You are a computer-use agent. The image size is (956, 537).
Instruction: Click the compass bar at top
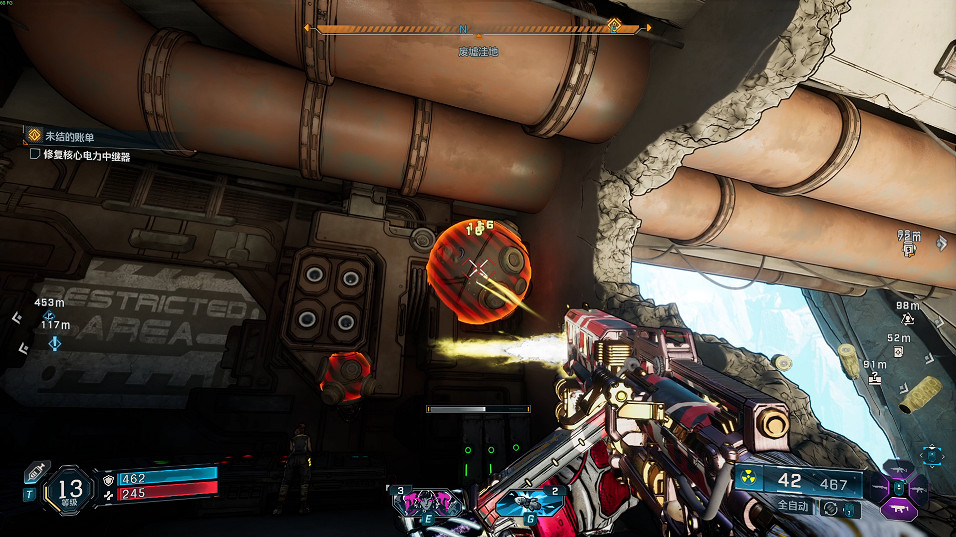click(478, 29)
